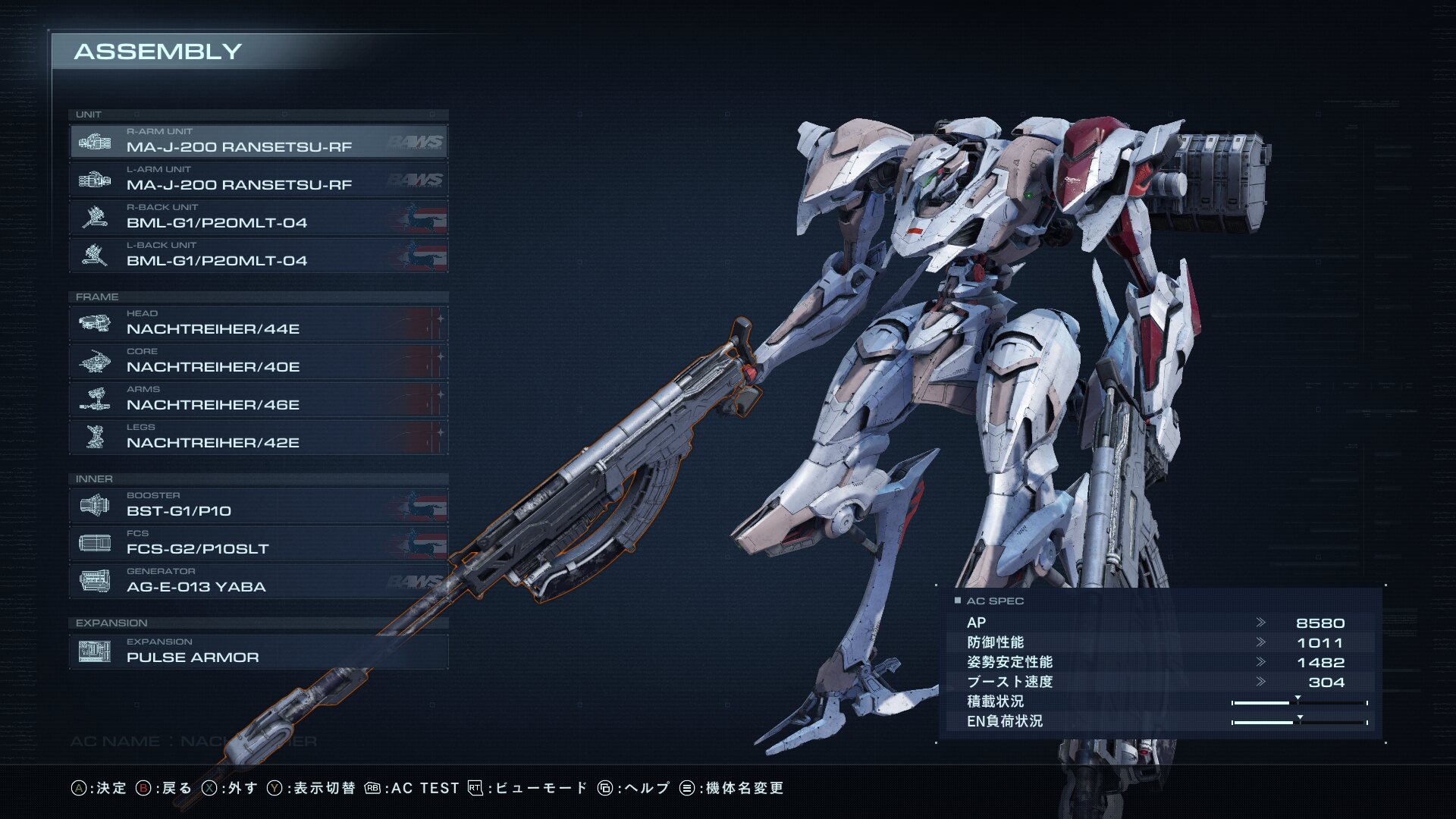Select the ARMS NACHTREIHER/46E part
This screenshot has height=819, width=1456.
tap(258, 400)
